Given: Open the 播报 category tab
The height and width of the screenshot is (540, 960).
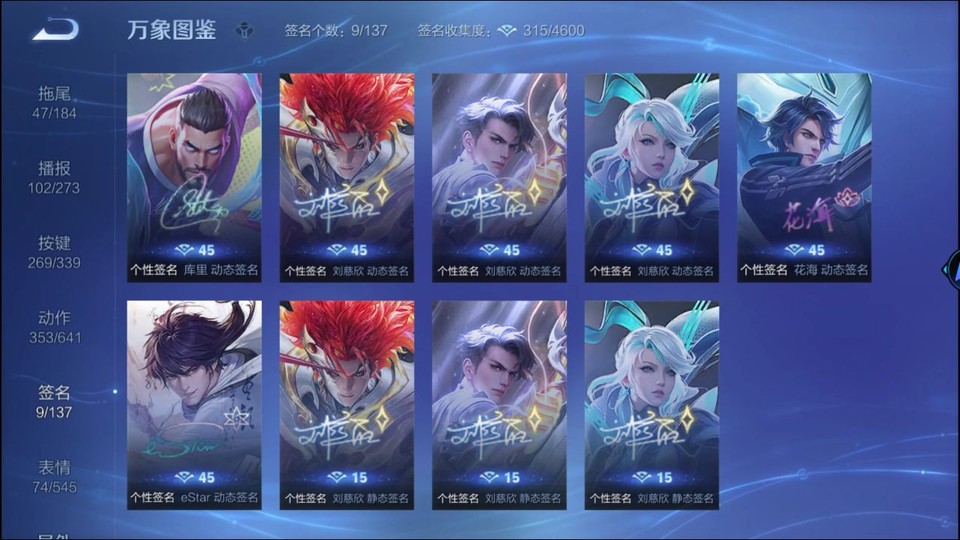Looking at the screenshot, I should [55, 177].
